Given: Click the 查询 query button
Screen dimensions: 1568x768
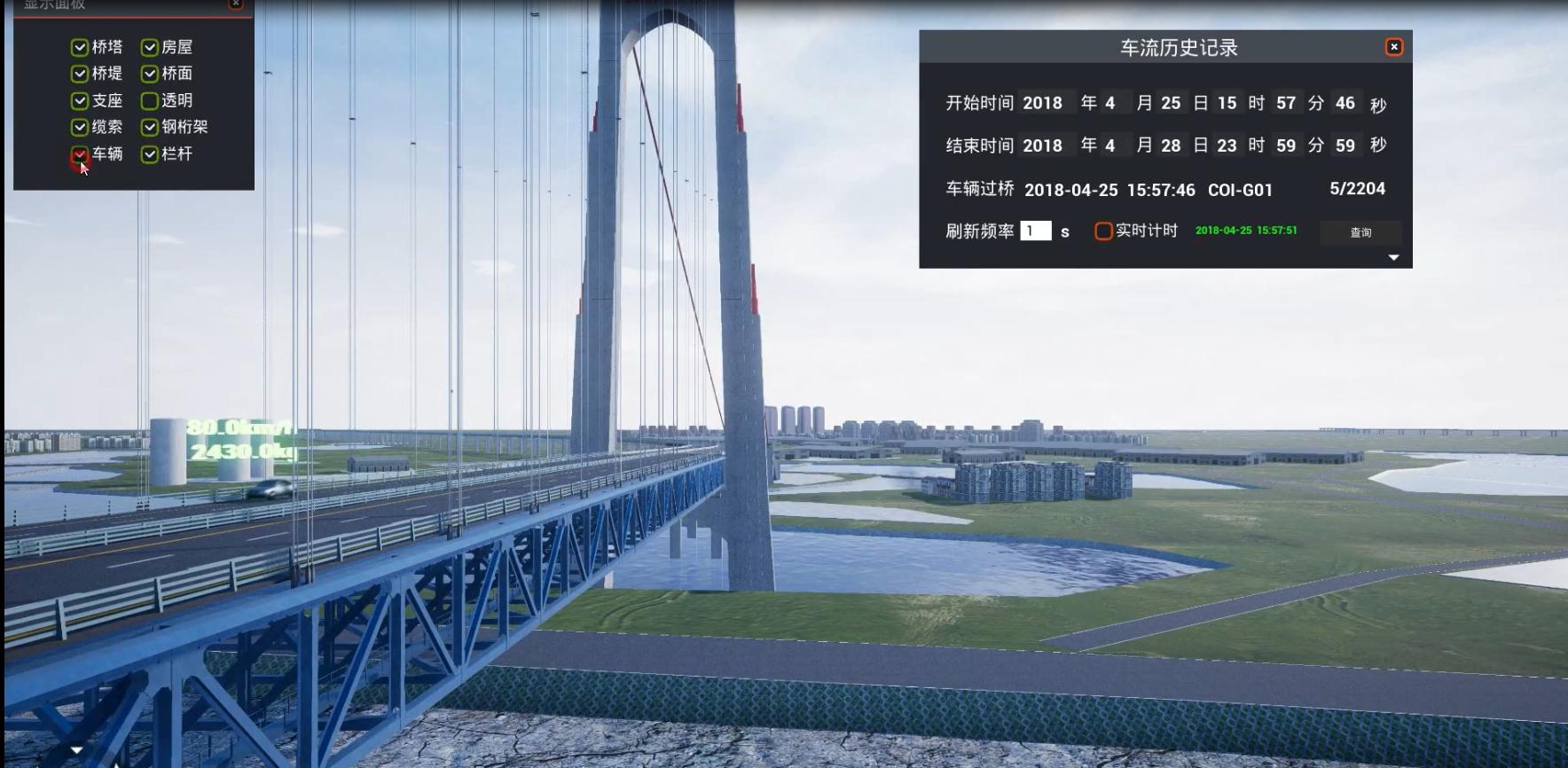Looking at the screenshot, I should 1360,232.
